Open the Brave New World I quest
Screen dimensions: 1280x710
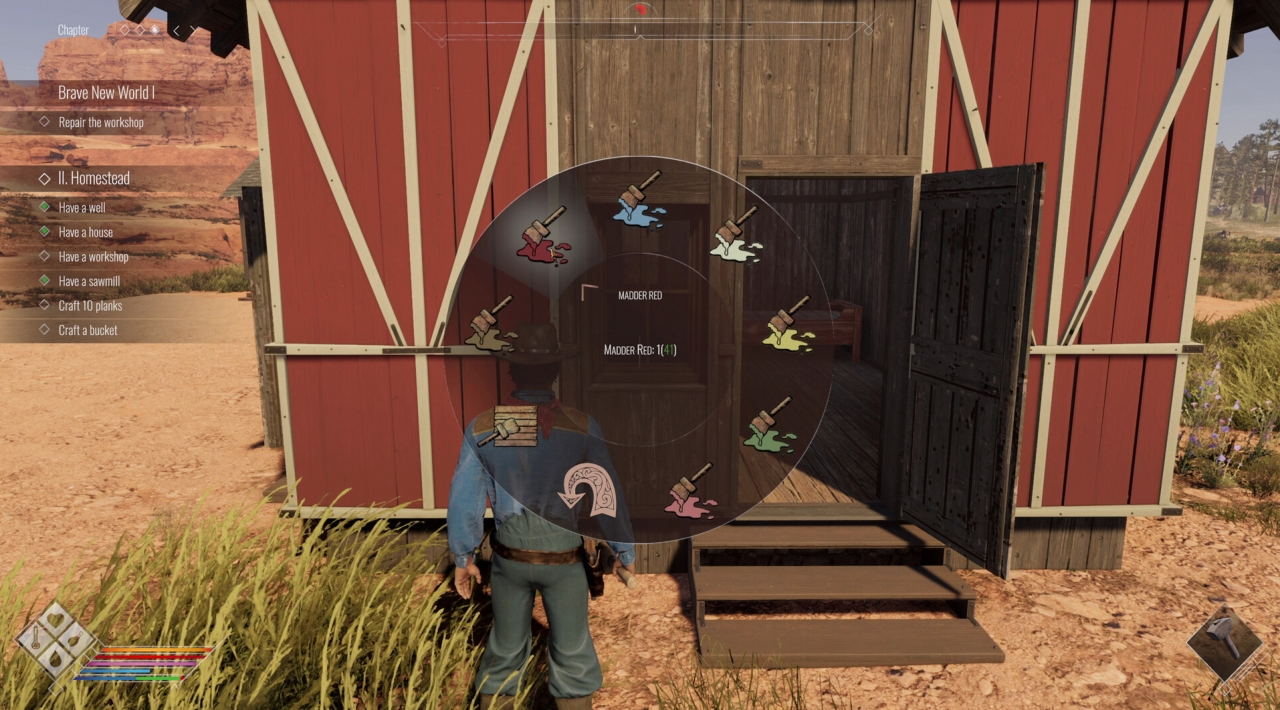tap(106, 93)
